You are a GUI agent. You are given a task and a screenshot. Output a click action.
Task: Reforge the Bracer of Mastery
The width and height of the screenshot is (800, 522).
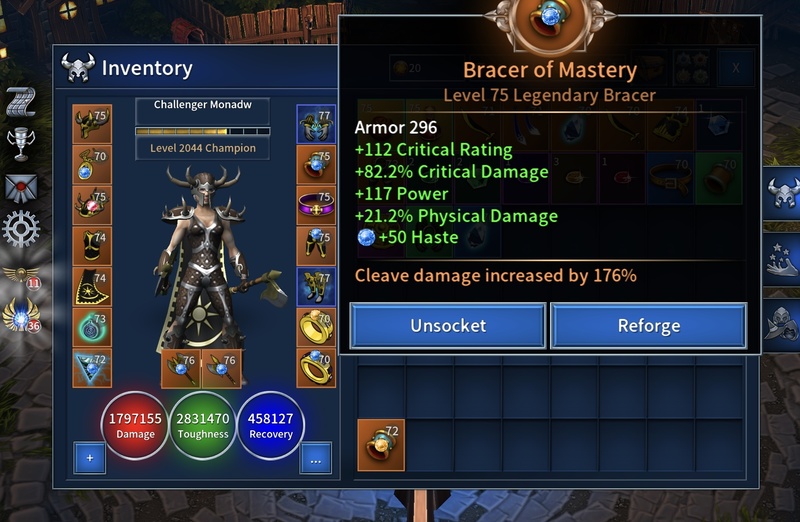tap(648, 326)
